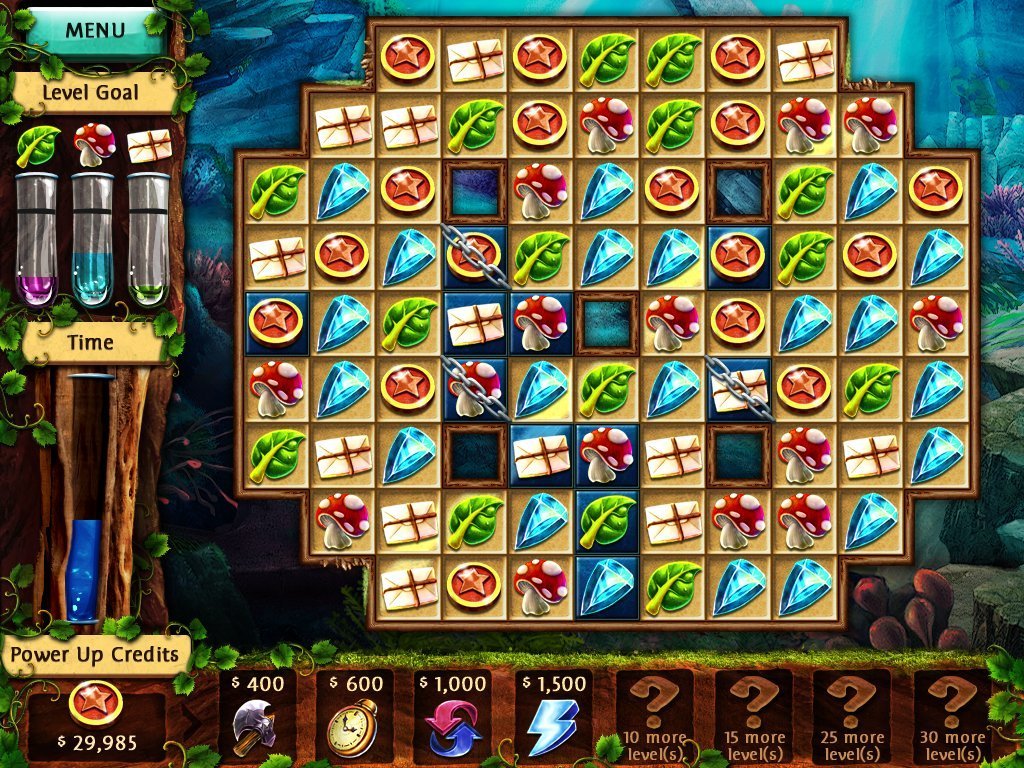Image resolution: width=1024 pixels, height=768 pixels.
Task: Select the green leaf on the dark blue tile
Action: tap(606, 520)
